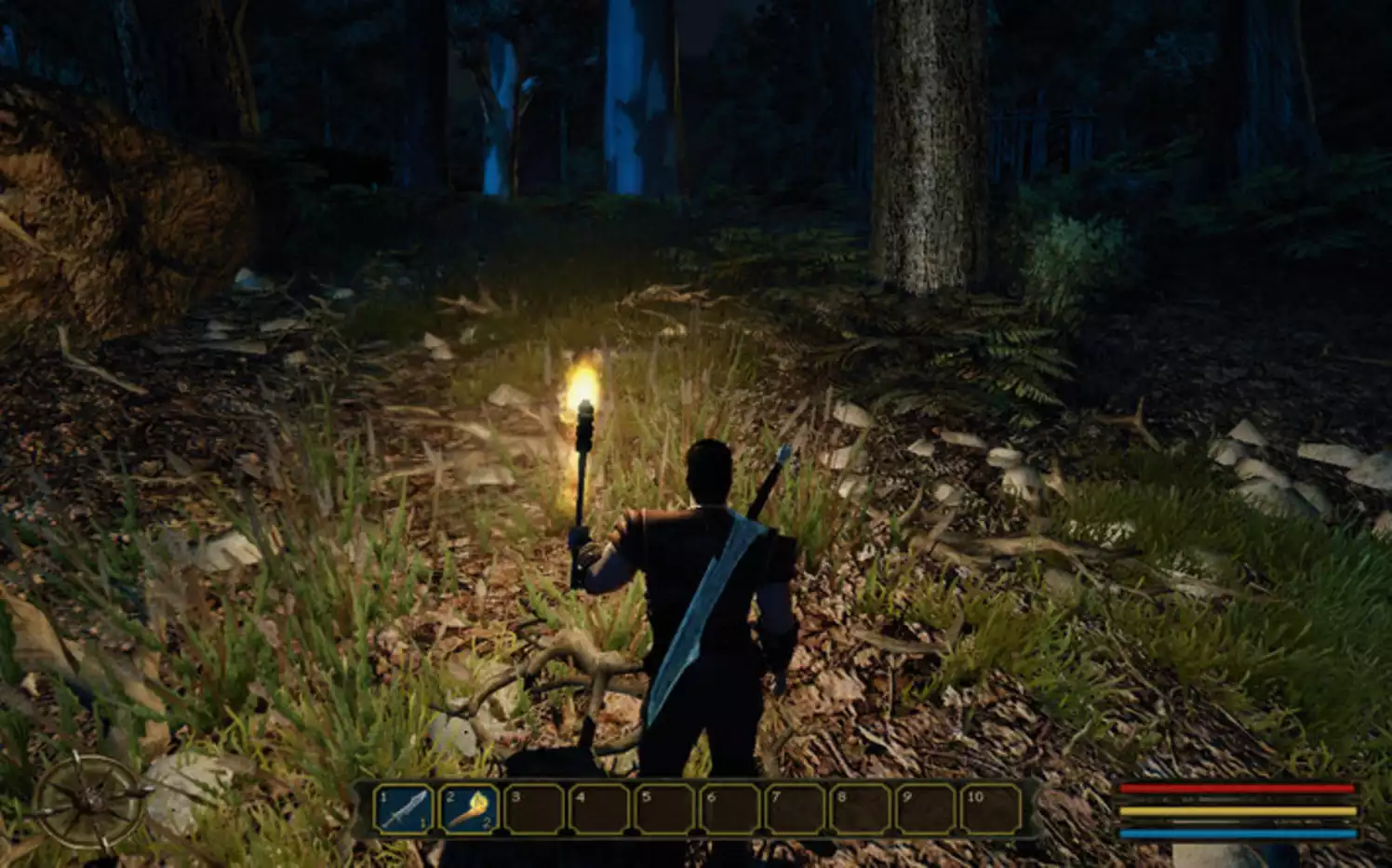Screen dimensions: 1392x868
Task: Select the sword in hotbar slot 1
Action: 404,808
